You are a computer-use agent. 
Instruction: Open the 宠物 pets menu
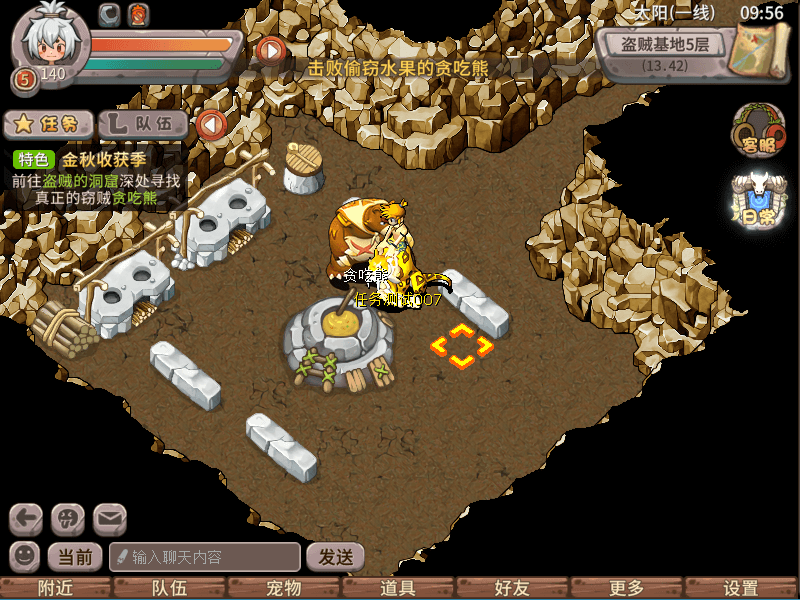[284, 589]
